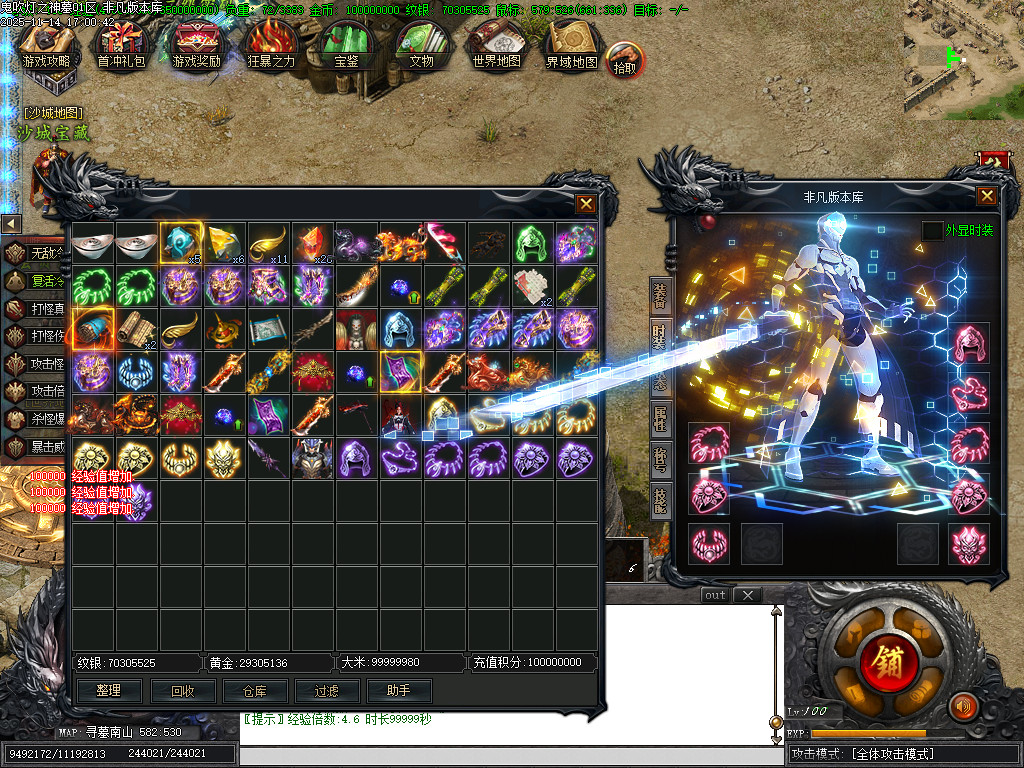Toggle the sound speaker icon
Screen dimensions: 1024x768
tap(962, 706)
